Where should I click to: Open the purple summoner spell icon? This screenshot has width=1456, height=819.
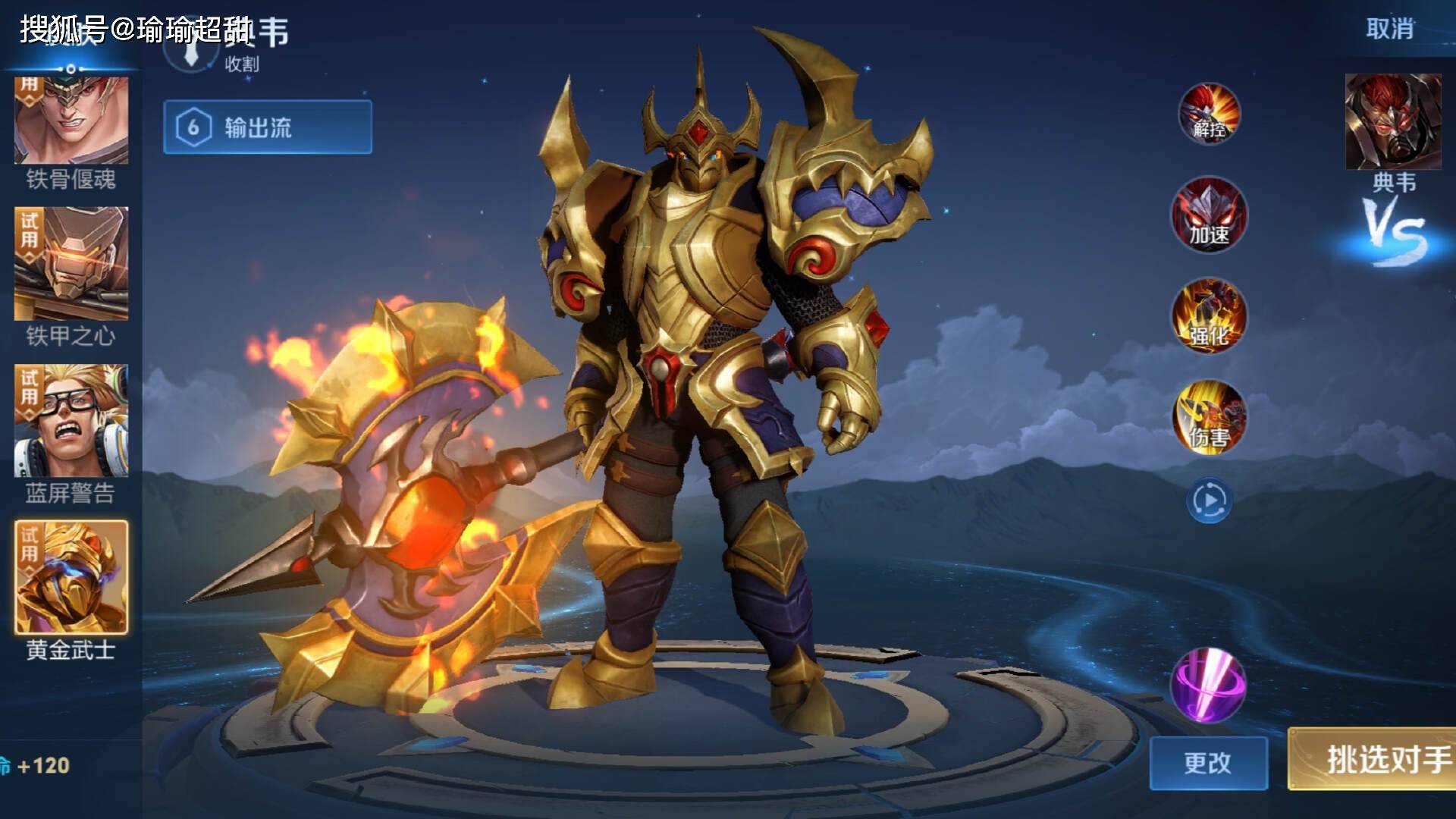[x=1207, y=685]
